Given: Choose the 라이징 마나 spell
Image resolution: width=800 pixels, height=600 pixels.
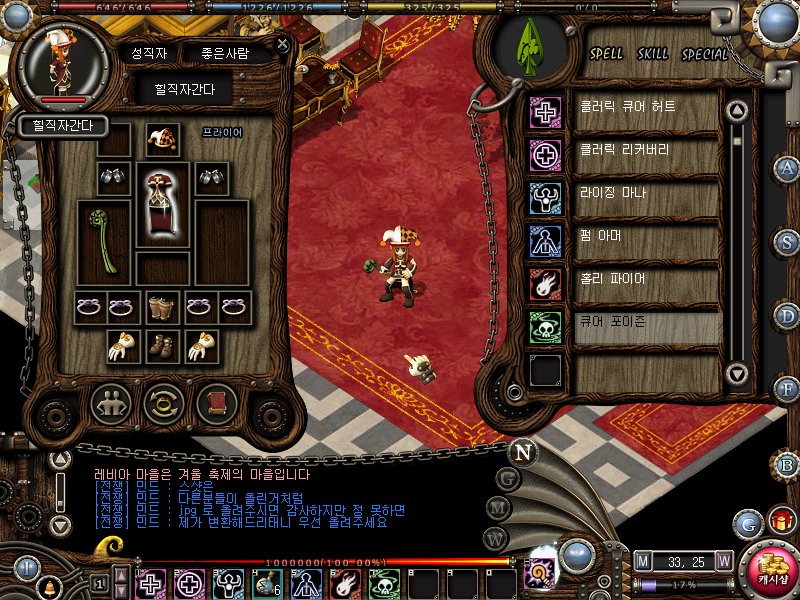Looking at the screenshot, I should [646, 196].
